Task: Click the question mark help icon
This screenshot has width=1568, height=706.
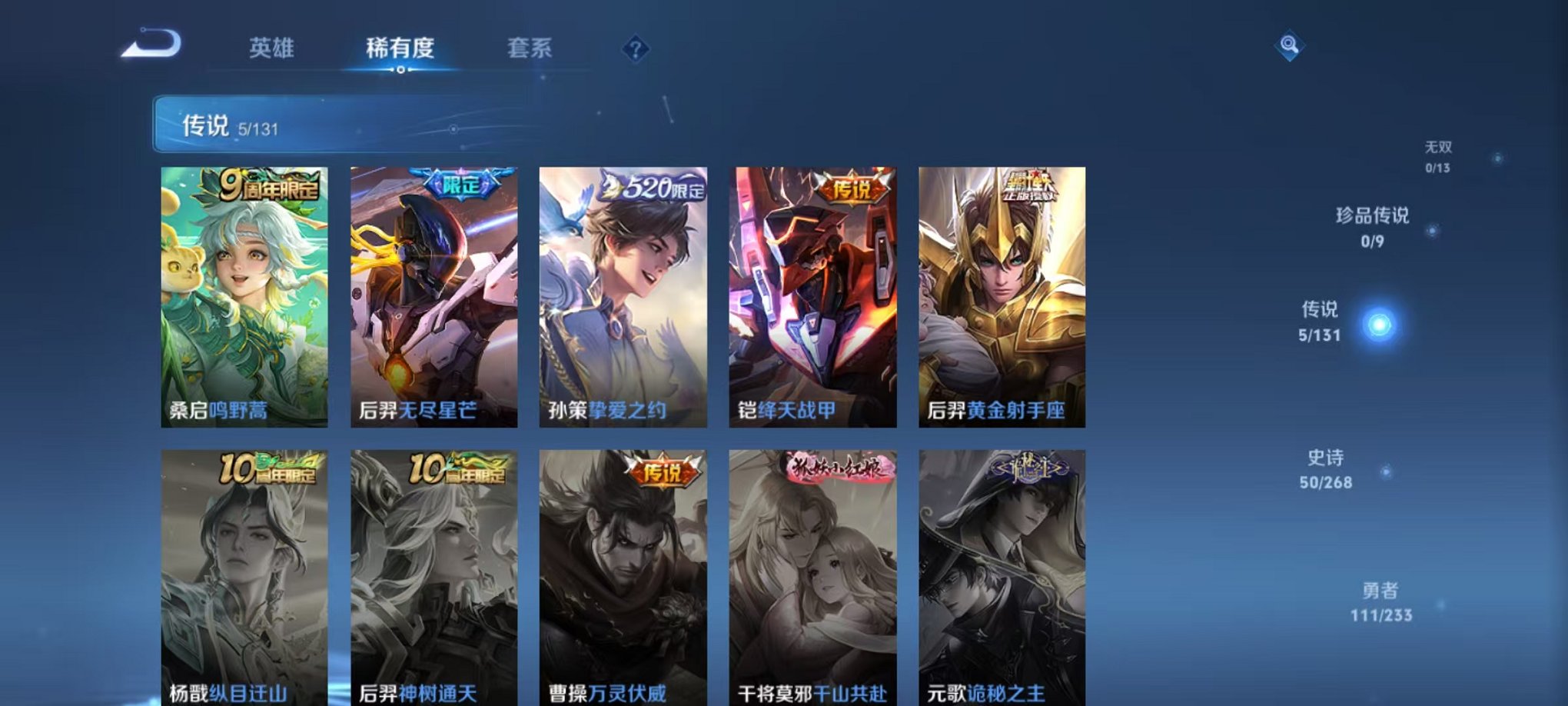Action: [633, 48]
